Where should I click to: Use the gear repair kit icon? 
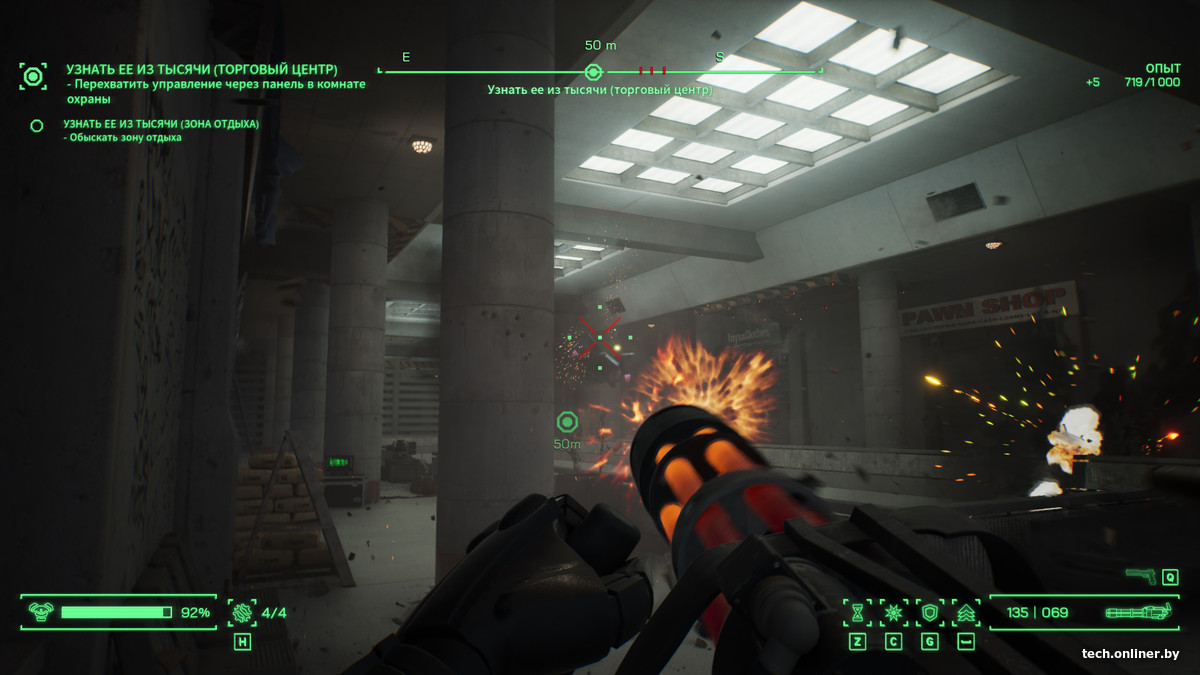tap(242, 612)
